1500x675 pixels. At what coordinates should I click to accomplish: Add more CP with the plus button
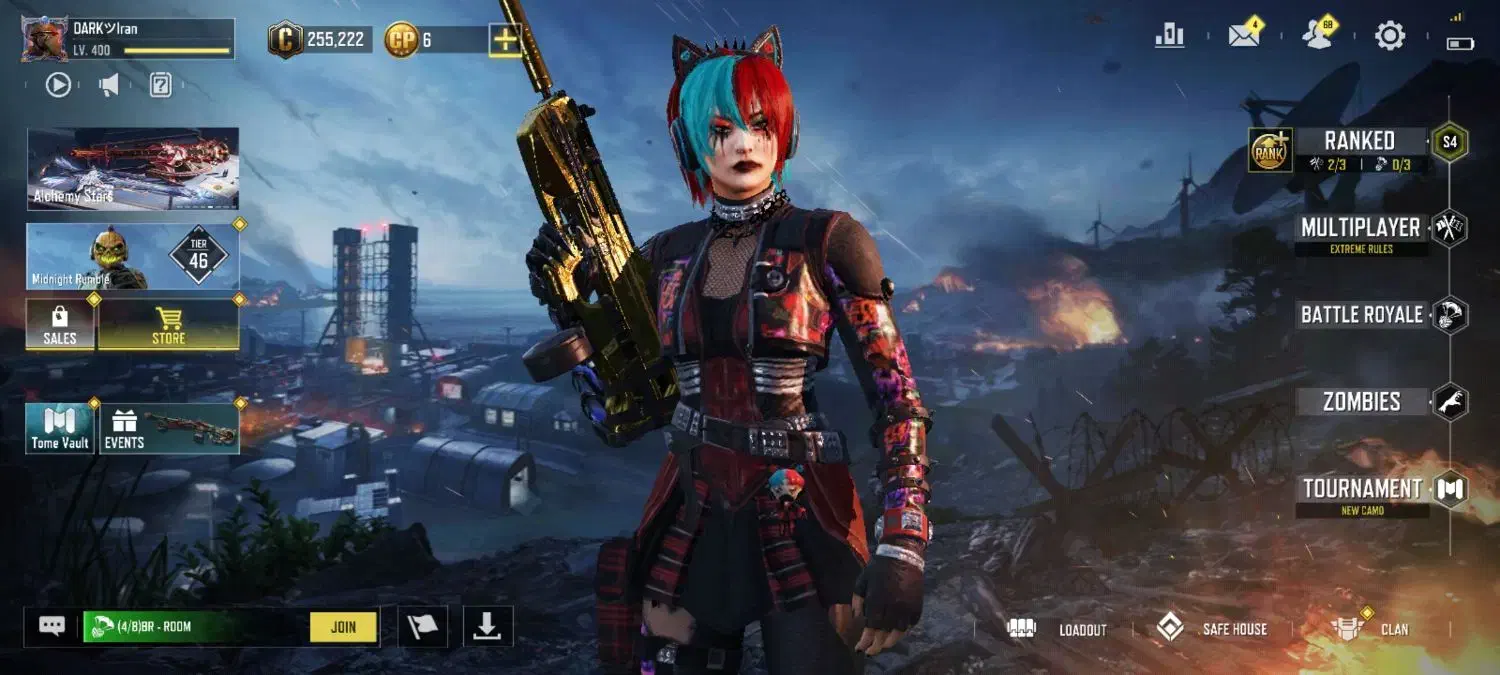click(504, 40)
